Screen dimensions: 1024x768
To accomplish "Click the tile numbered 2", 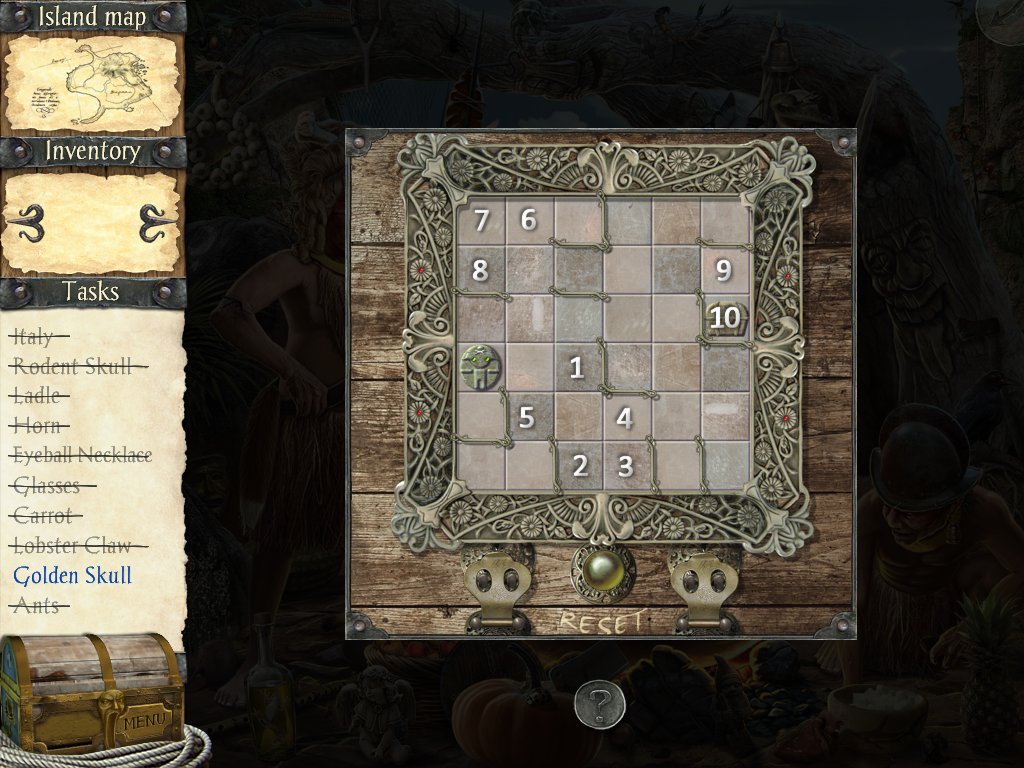I will click(x=579, y=465).
